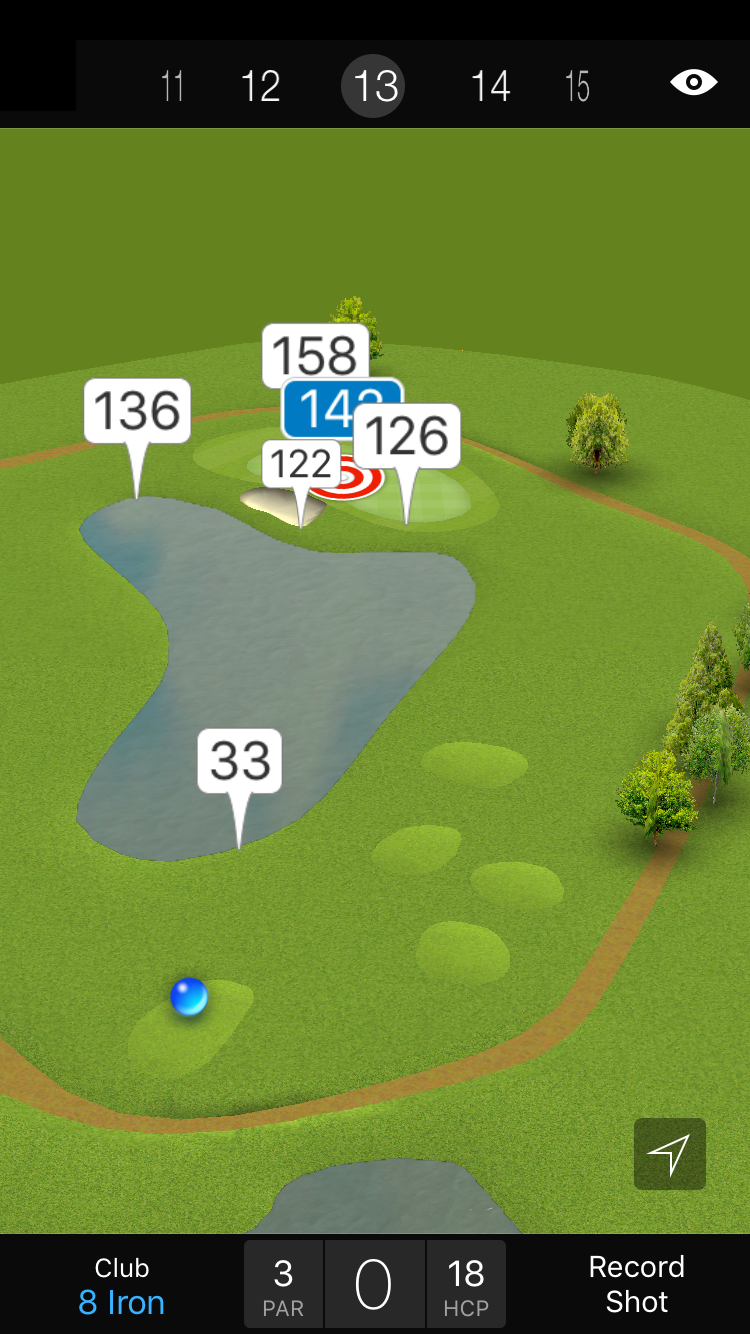Toggle the eye view icon
The height and width of the screenshot is (1334, 750).
coord(693,82)
